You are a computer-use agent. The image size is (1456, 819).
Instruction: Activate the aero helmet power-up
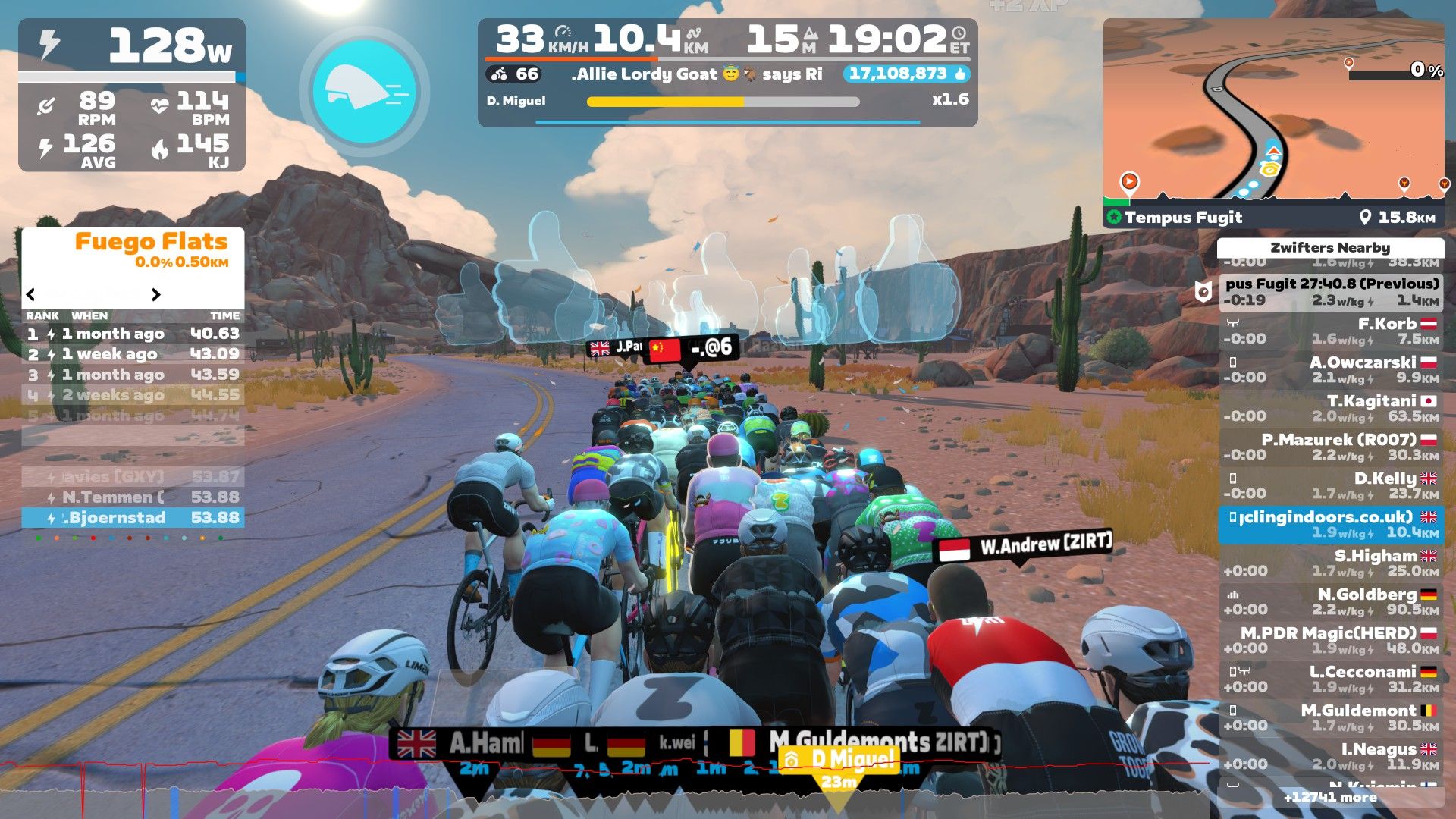click(365, 91)
